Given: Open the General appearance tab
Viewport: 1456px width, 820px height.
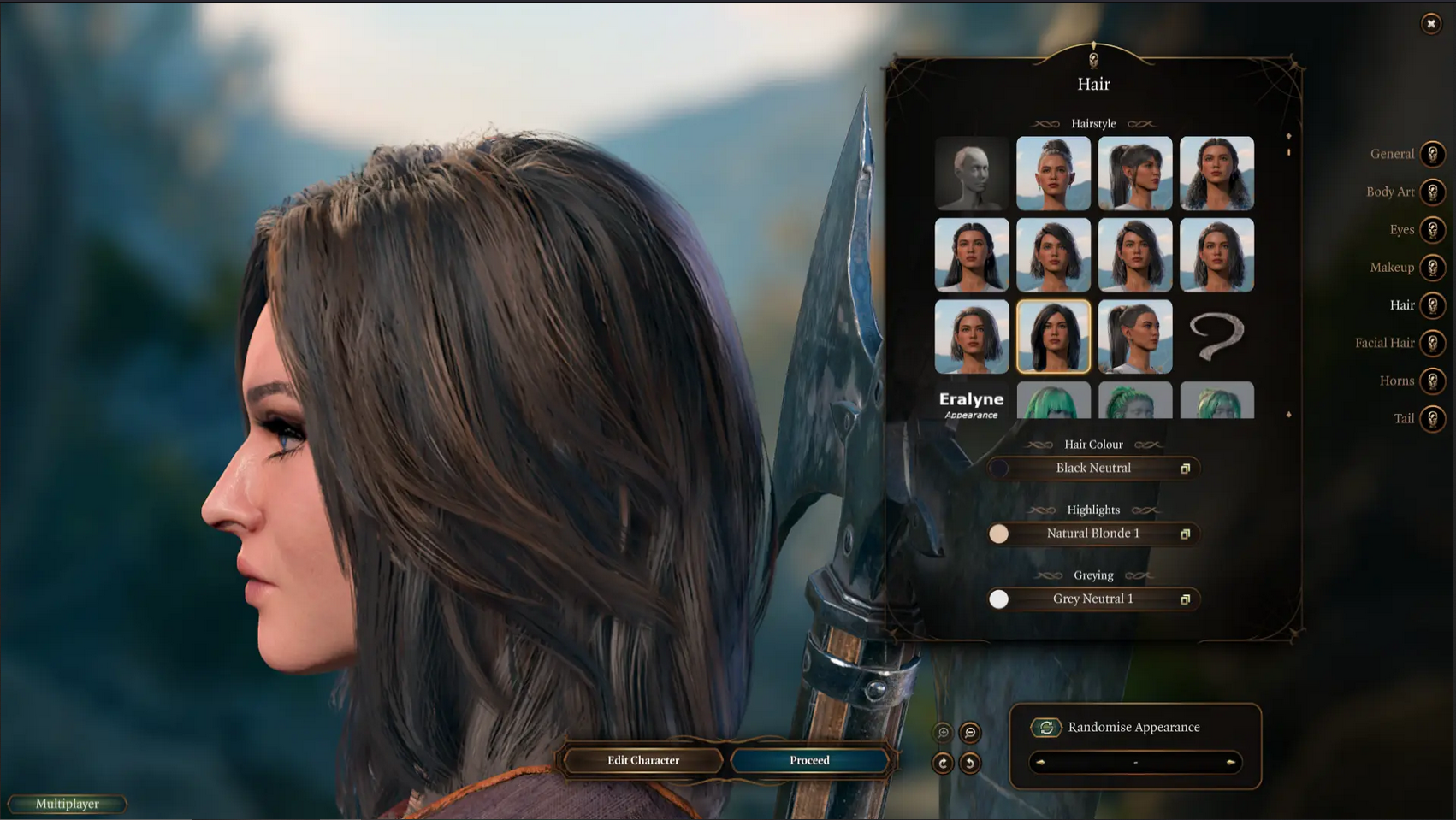Looking at the screenshot, I should click(1432, 154).
